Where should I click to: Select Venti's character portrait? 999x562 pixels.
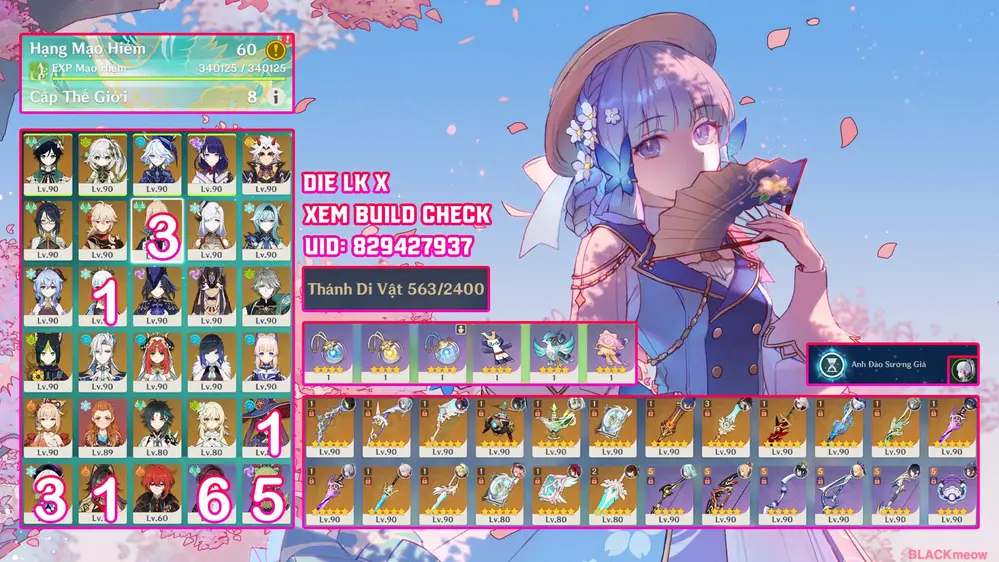pyautogui.click(x=48, y=162)
